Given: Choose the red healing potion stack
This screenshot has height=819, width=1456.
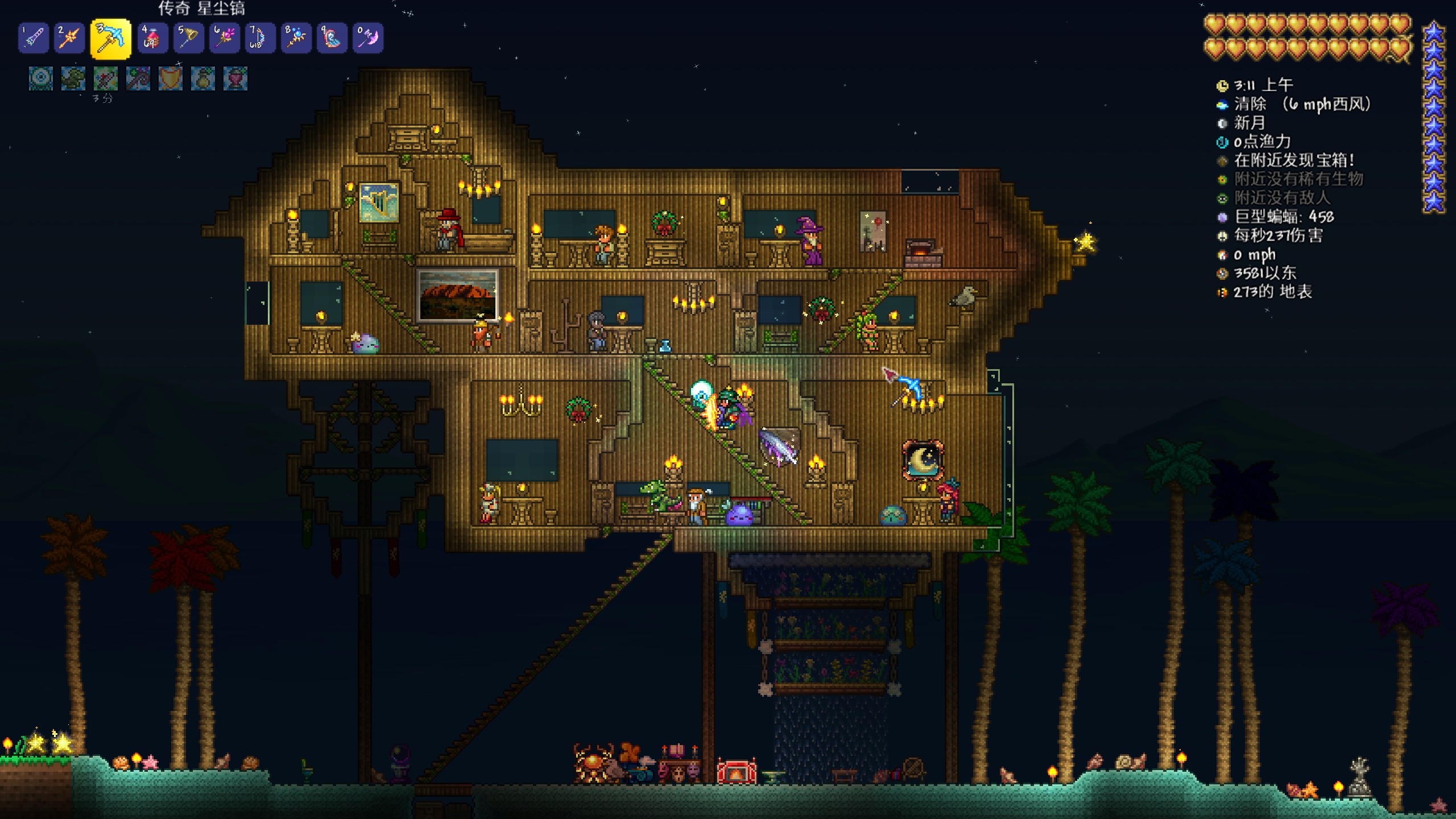Looking at the screenshot, I should click(x=152, y=38).
